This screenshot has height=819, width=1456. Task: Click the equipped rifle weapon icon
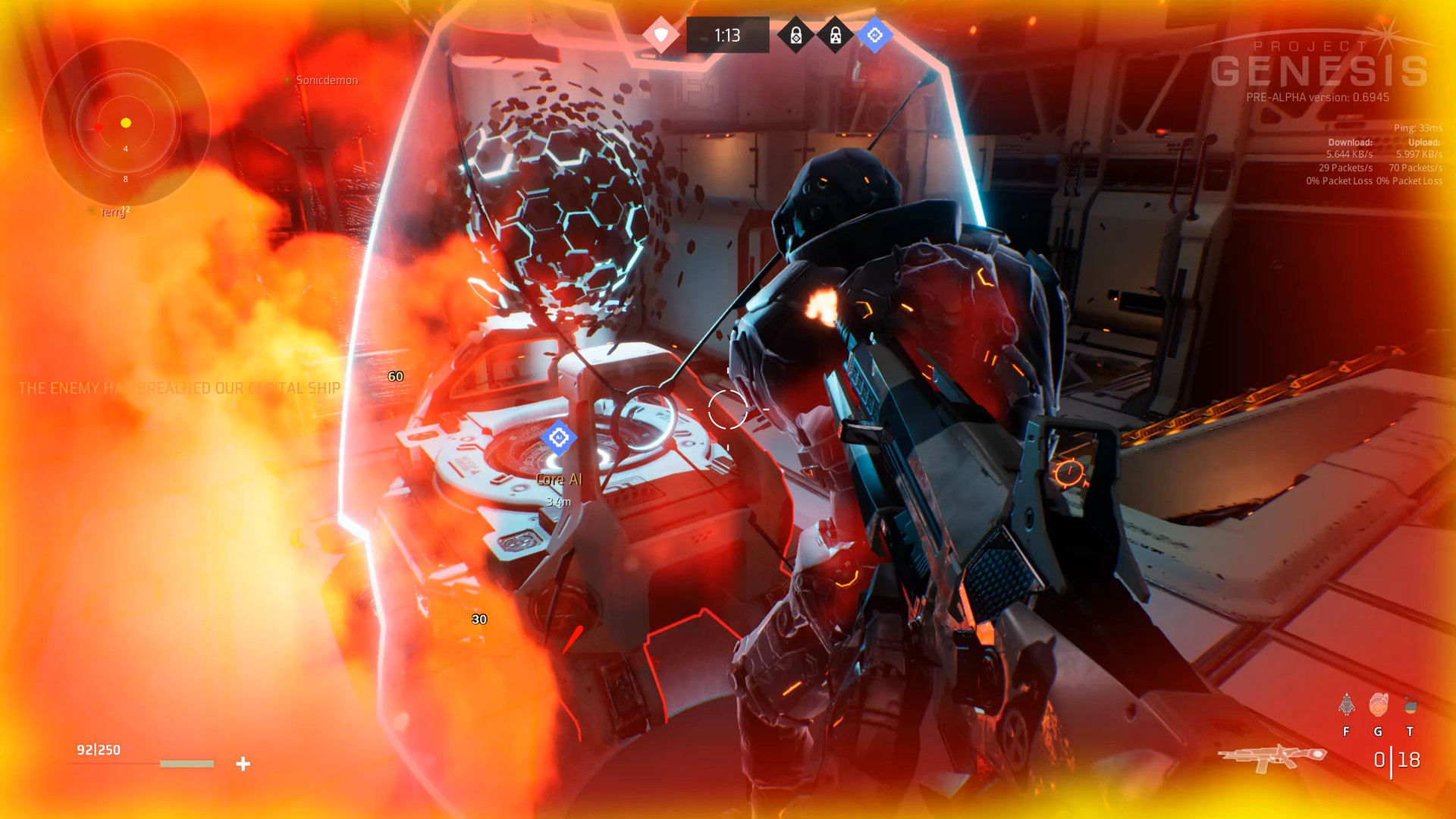point(1272,757)
